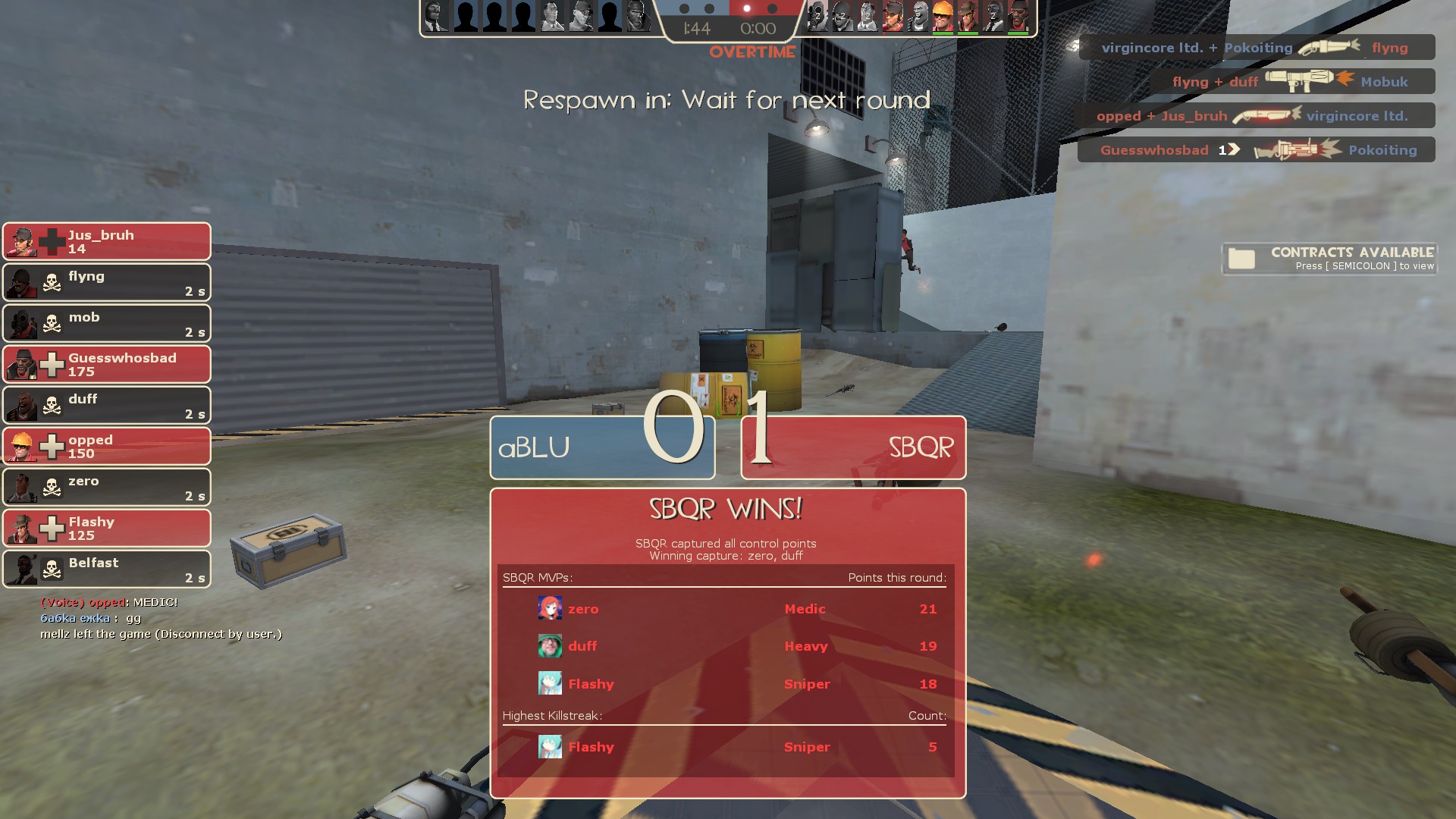This screenshot has height=819, width=1456.
Task: Choose zero's row in the team list
Action: point(107,488)
